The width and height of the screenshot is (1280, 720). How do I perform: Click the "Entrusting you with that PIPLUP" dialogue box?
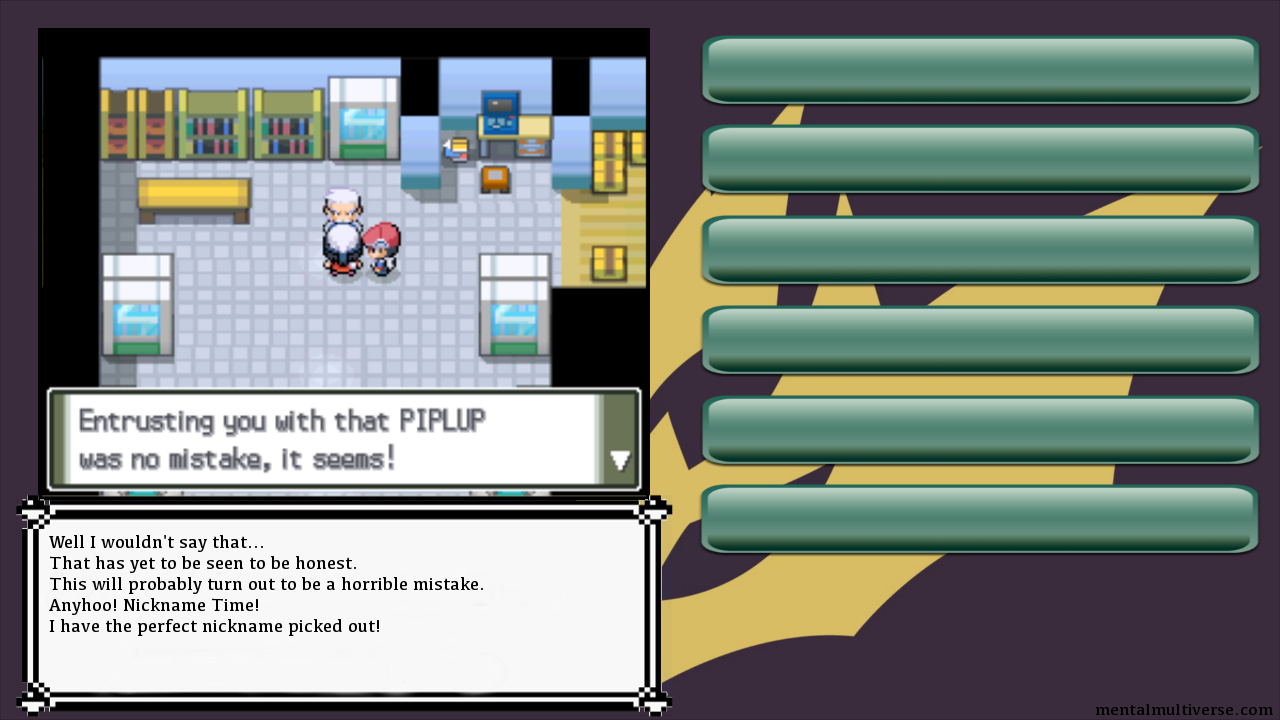click(x=340, y=439)
